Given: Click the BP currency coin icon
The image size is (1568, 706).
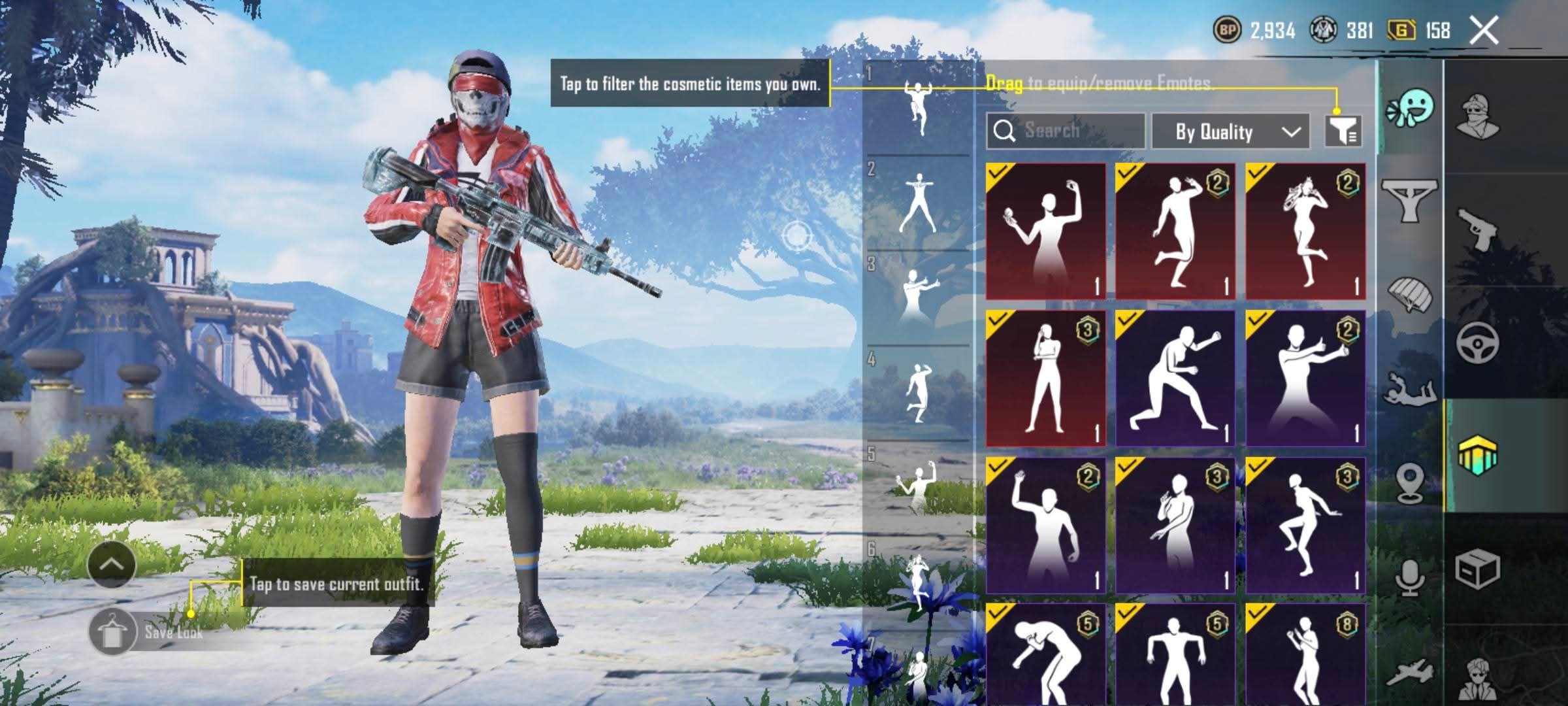Looking at the screenshot, I should pos(1226,30).
